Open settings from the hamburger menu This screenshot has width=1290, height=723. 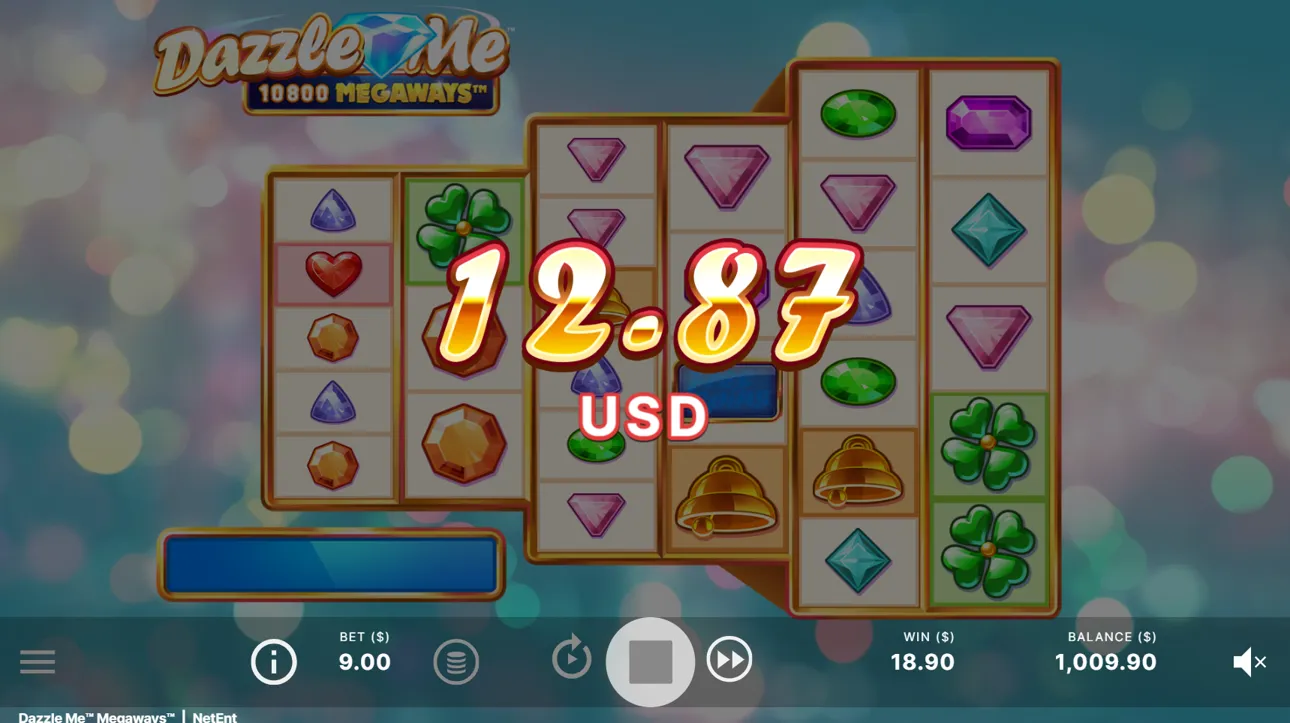38,661
